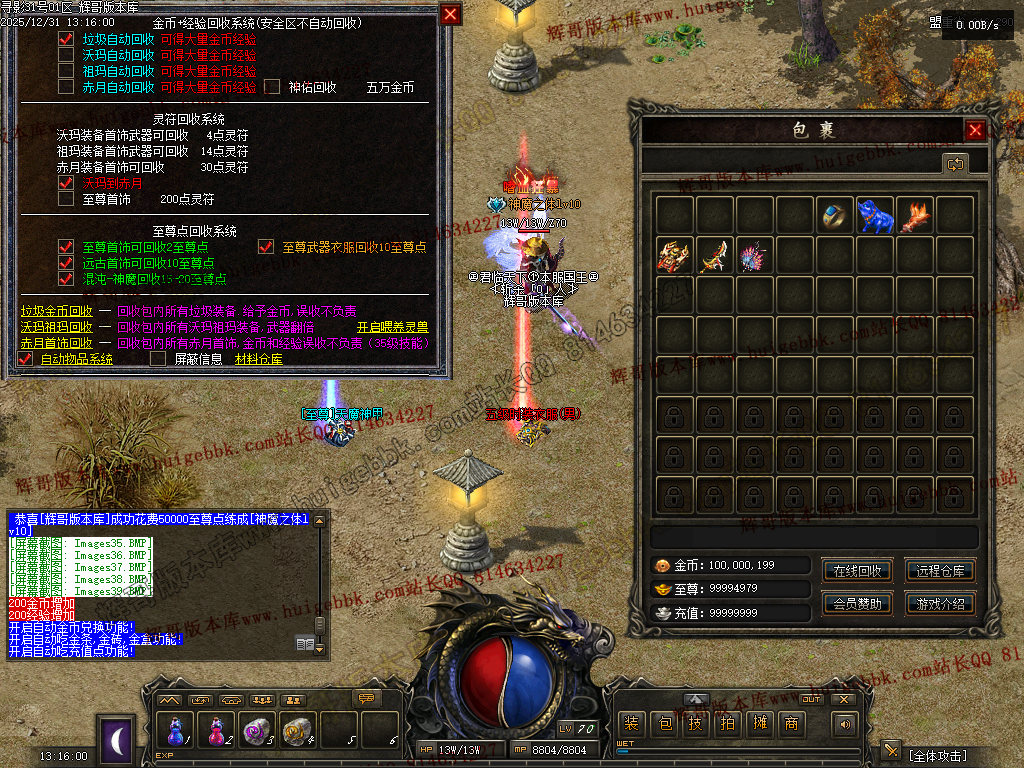Show 游戏介绍 game introduction
The height and width of the screenshot is (768, 1024).
click(x=939, y=604)
